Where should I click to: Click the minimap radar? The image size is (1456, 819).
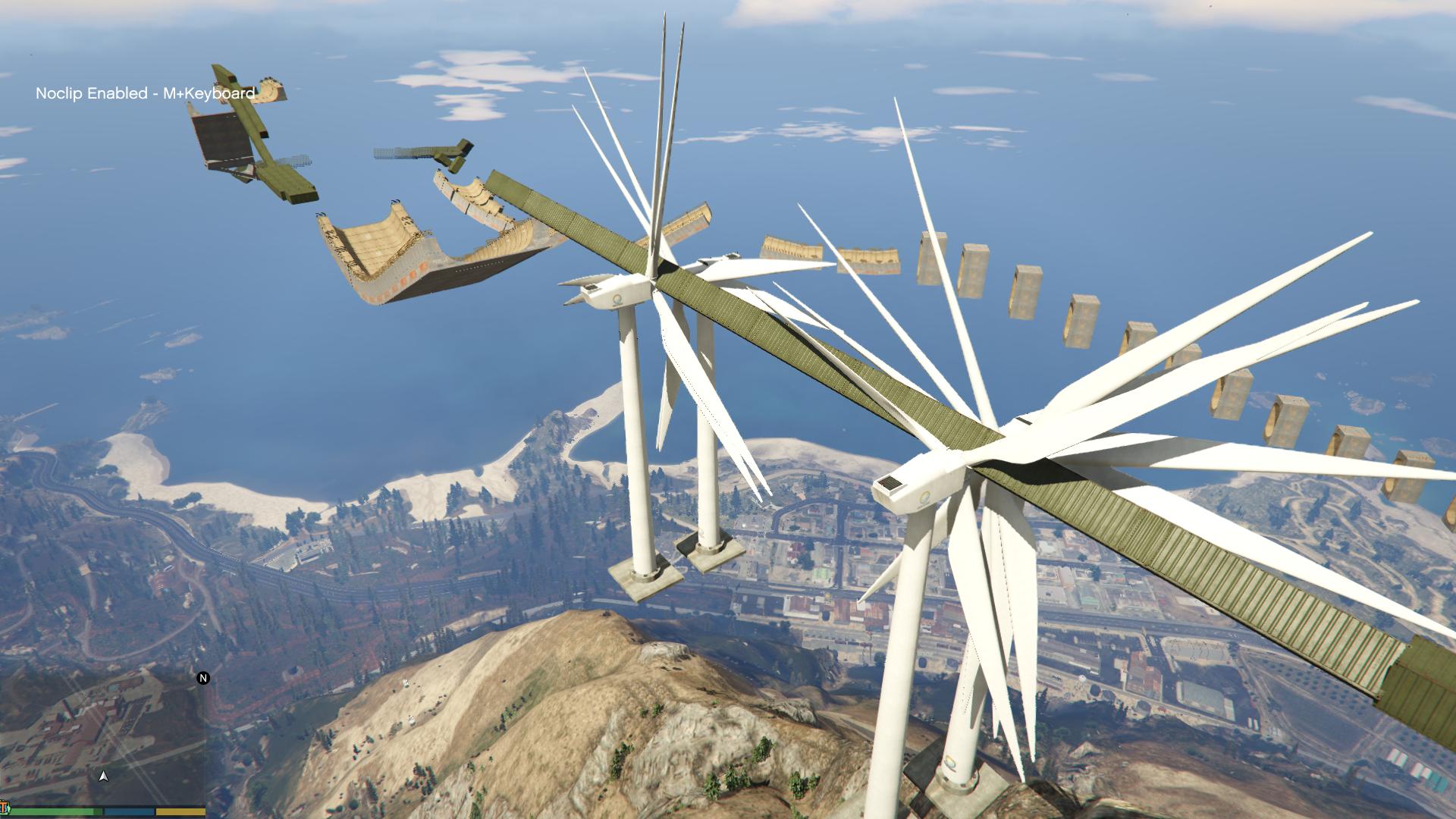tap(102, 739)
